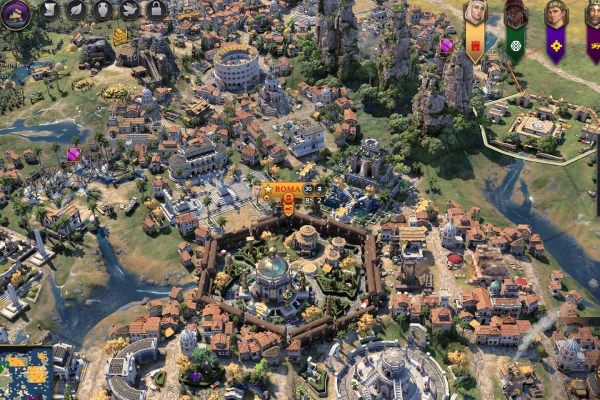Open the leaf icon panel

[76, 11]
